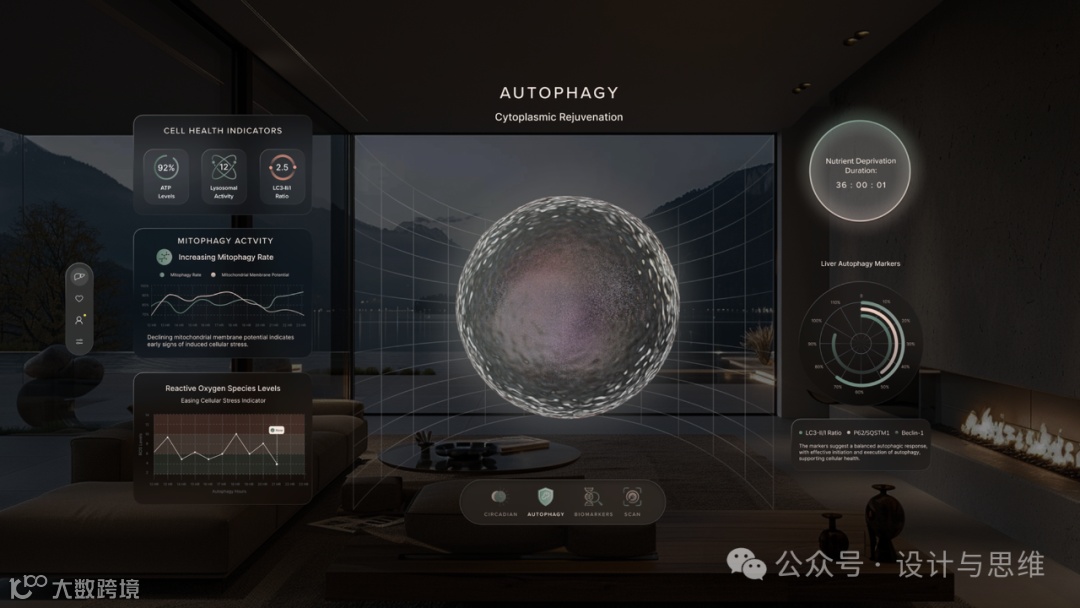Select the liver icon in the side rail
The height and width of the screenshot is (608, 1080).
pyautogui.click(x=79, y=277)
